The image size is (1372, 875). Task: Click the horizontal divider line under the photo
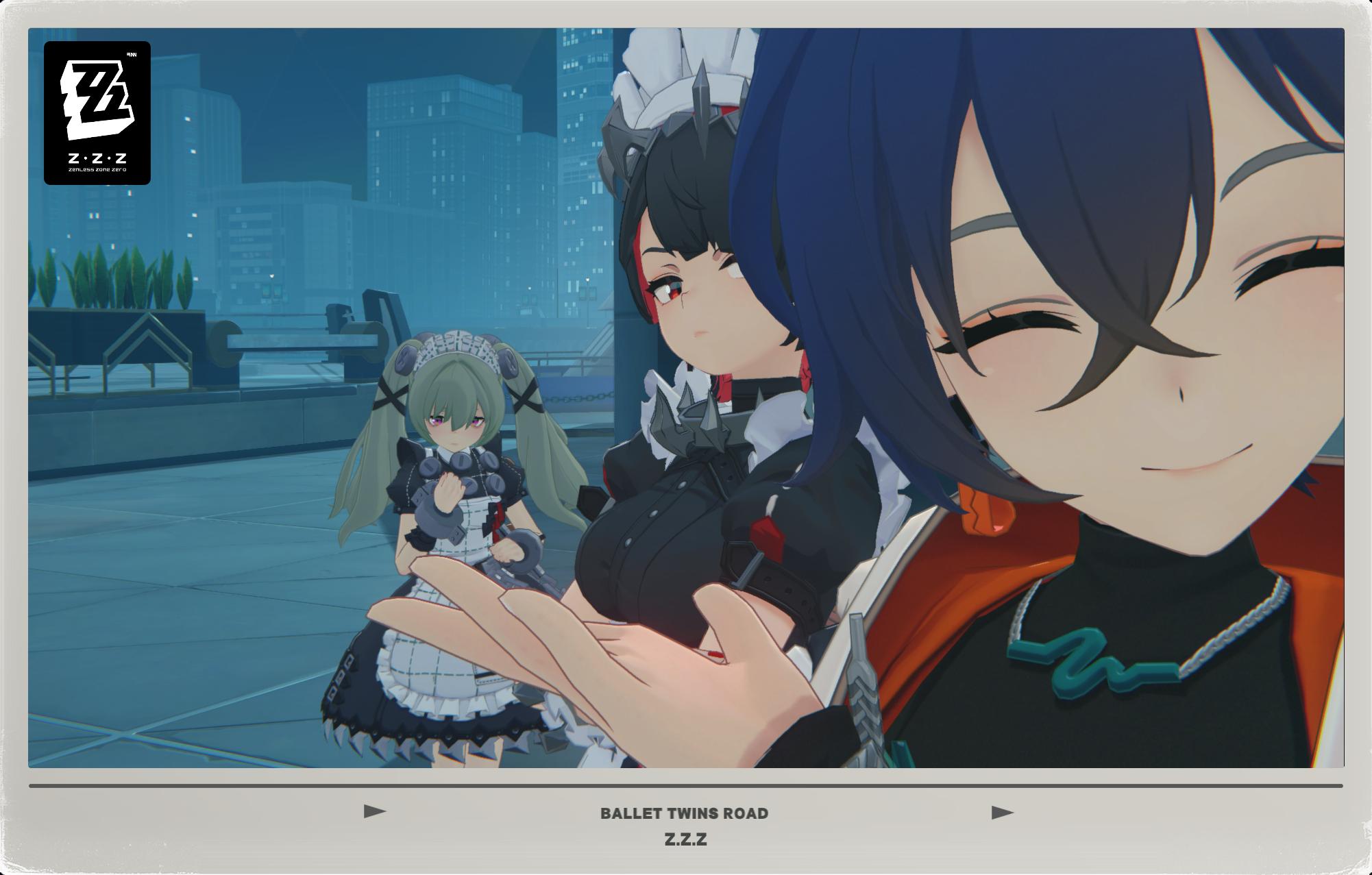coord(686,785)
